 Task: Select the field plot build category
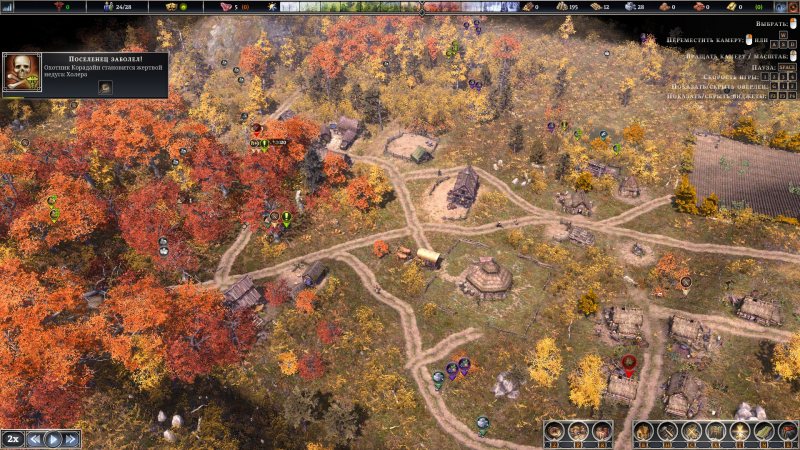(764, 431)
